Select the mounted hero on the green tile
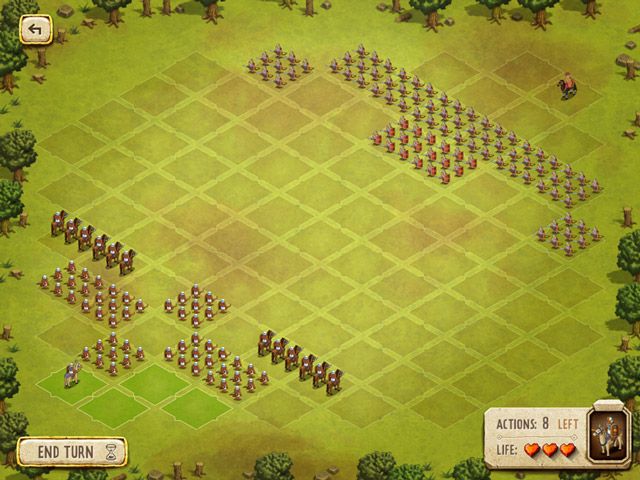640x480 pixels. pyautogui.click(x=71, y=375)
